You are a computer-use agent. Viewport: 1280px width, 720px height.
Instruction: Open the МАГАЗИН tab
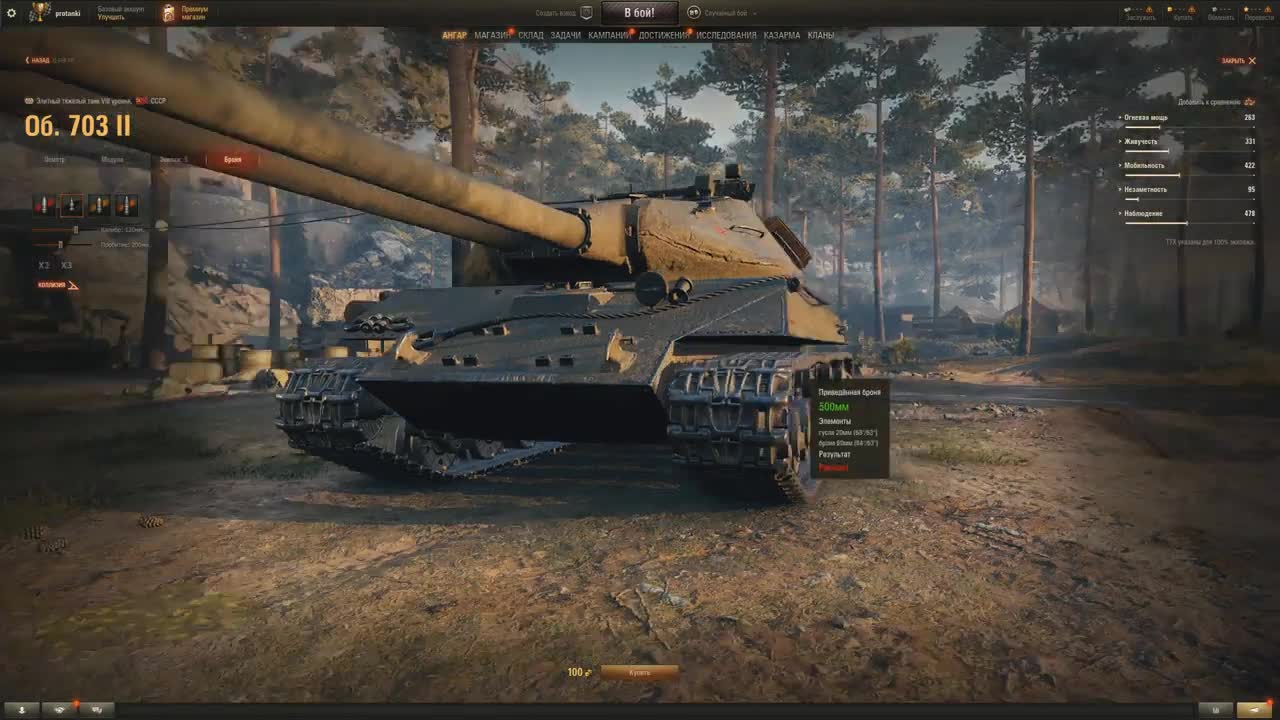click(x=491, y=36)
